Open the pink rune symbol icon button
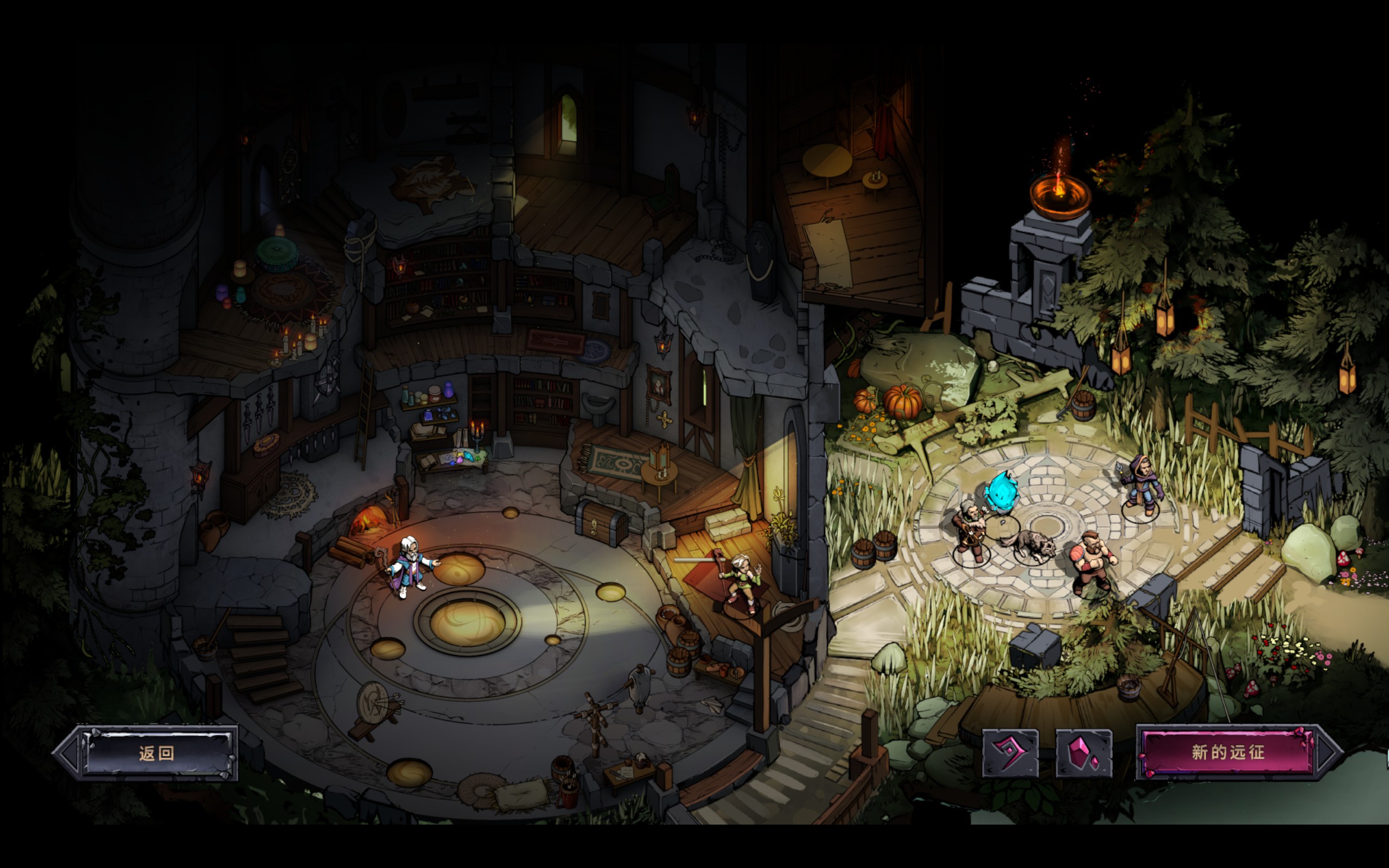This screenshot has width=1389, height=868. [1010, 753]
